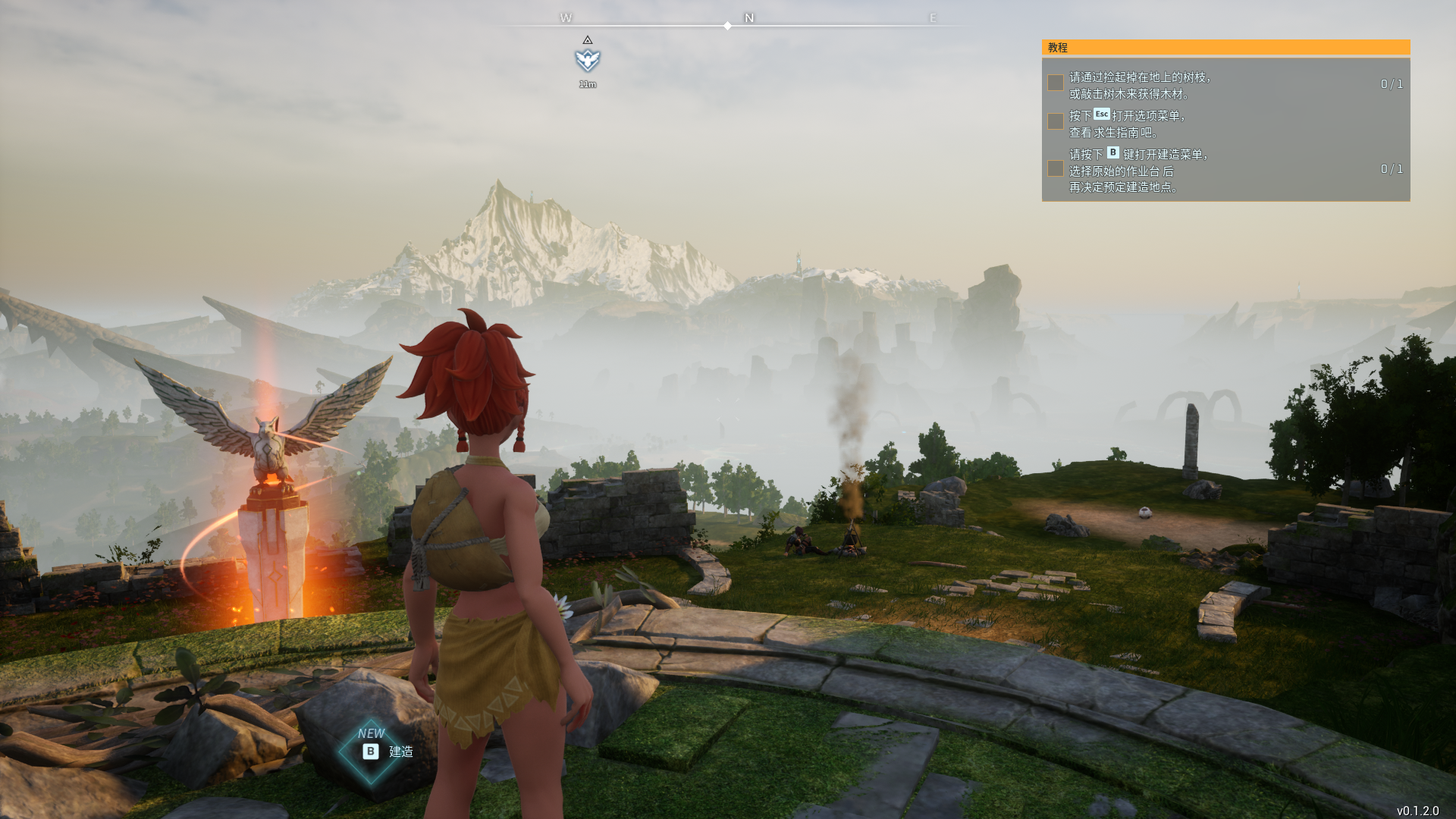1456x819 pixels.
Task: Tick the wood-gathering tutorial checkbox
Action: pyautogui.click(x=1055, y=83)
